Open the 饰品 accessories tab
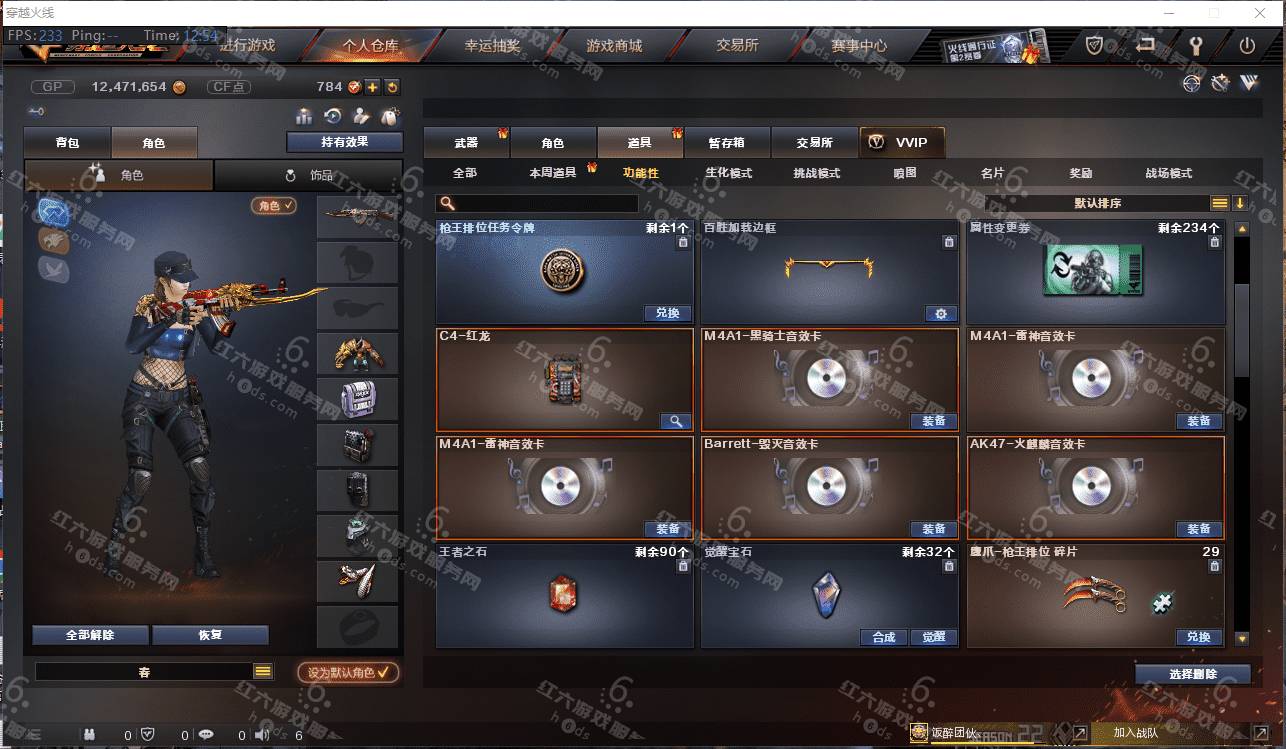Viewport: 1286px width, 749px height. click(309, 175)
